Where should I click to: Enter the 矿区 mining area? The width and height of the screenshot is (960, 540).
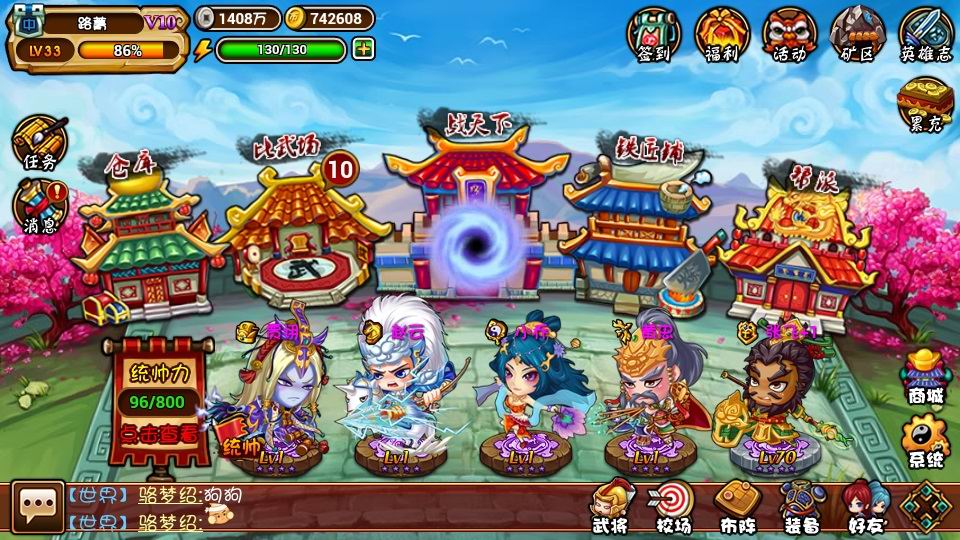857,34
